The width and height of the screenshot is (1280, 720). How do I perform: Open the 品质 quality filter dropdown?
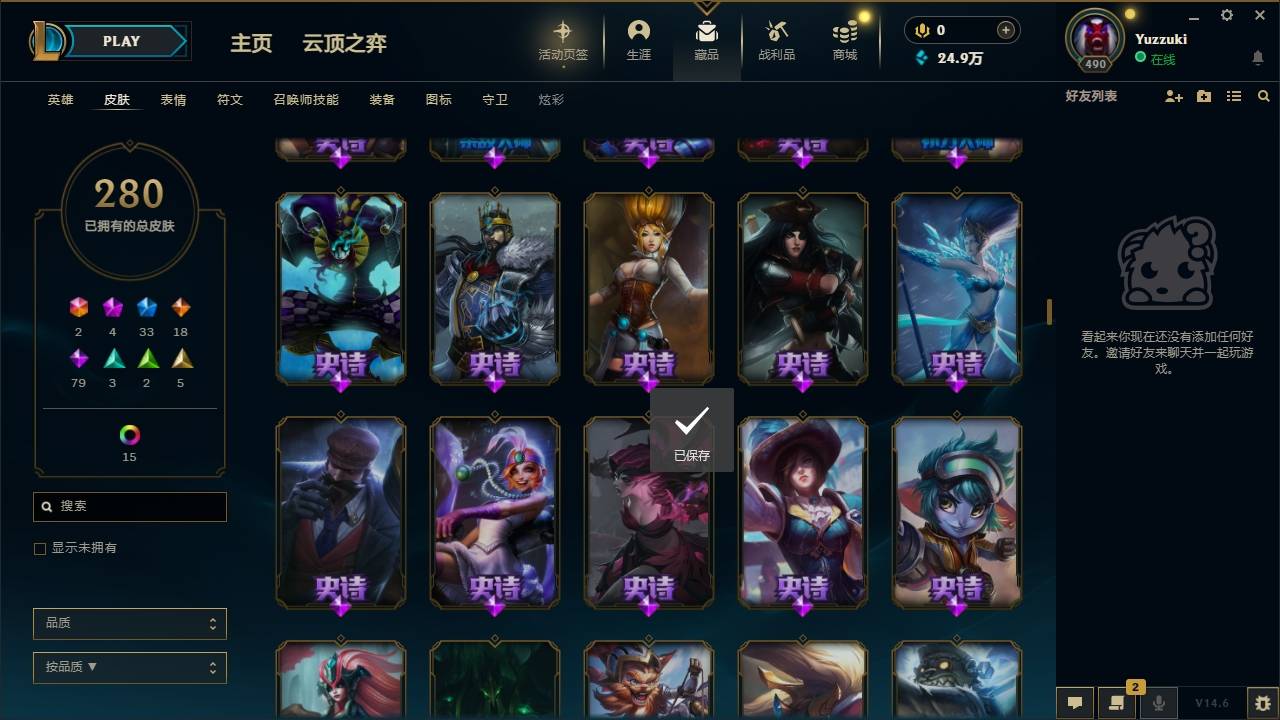tap(129, 623)
